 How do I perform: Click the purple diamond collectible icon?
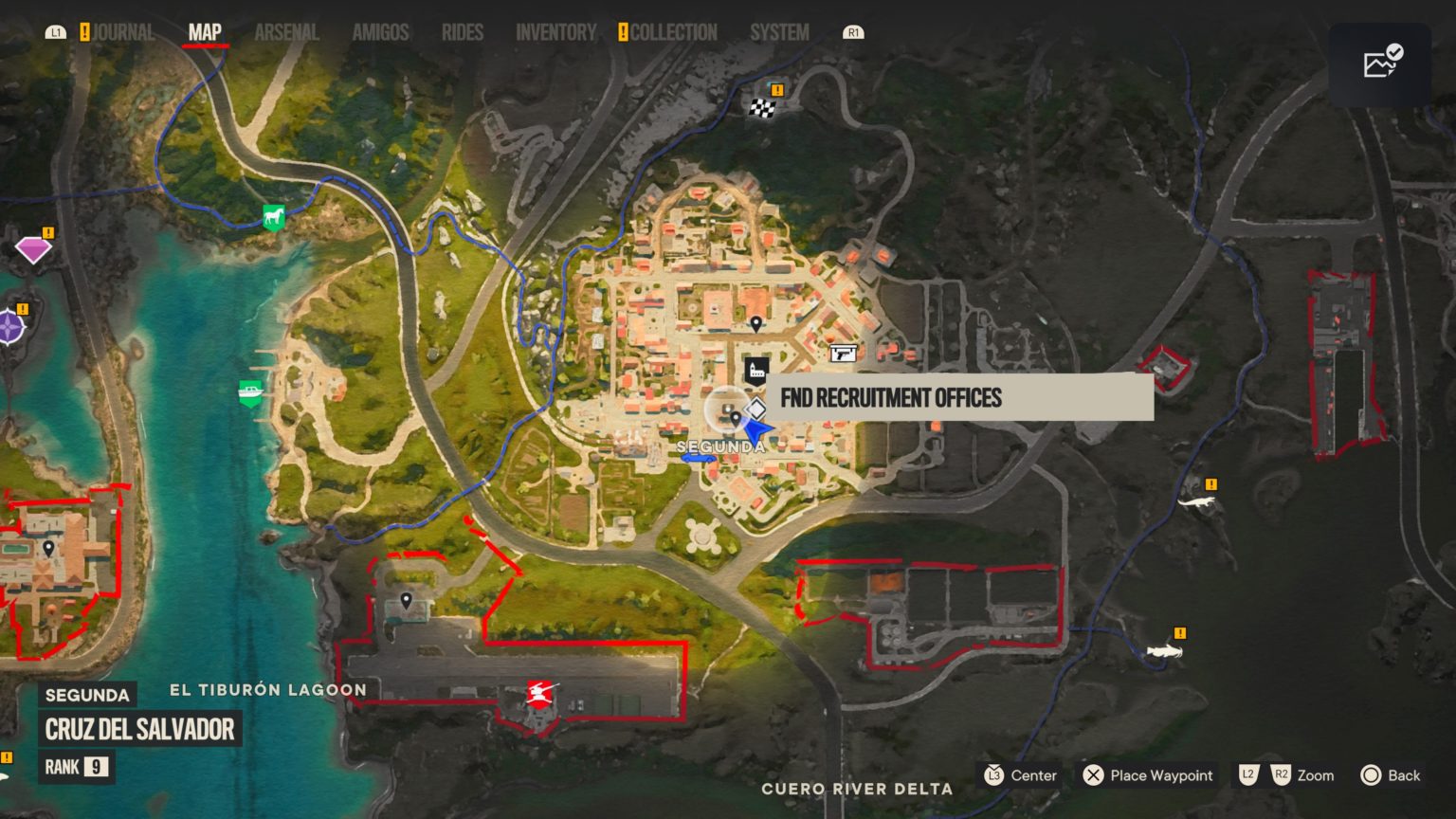pos(34,248)
